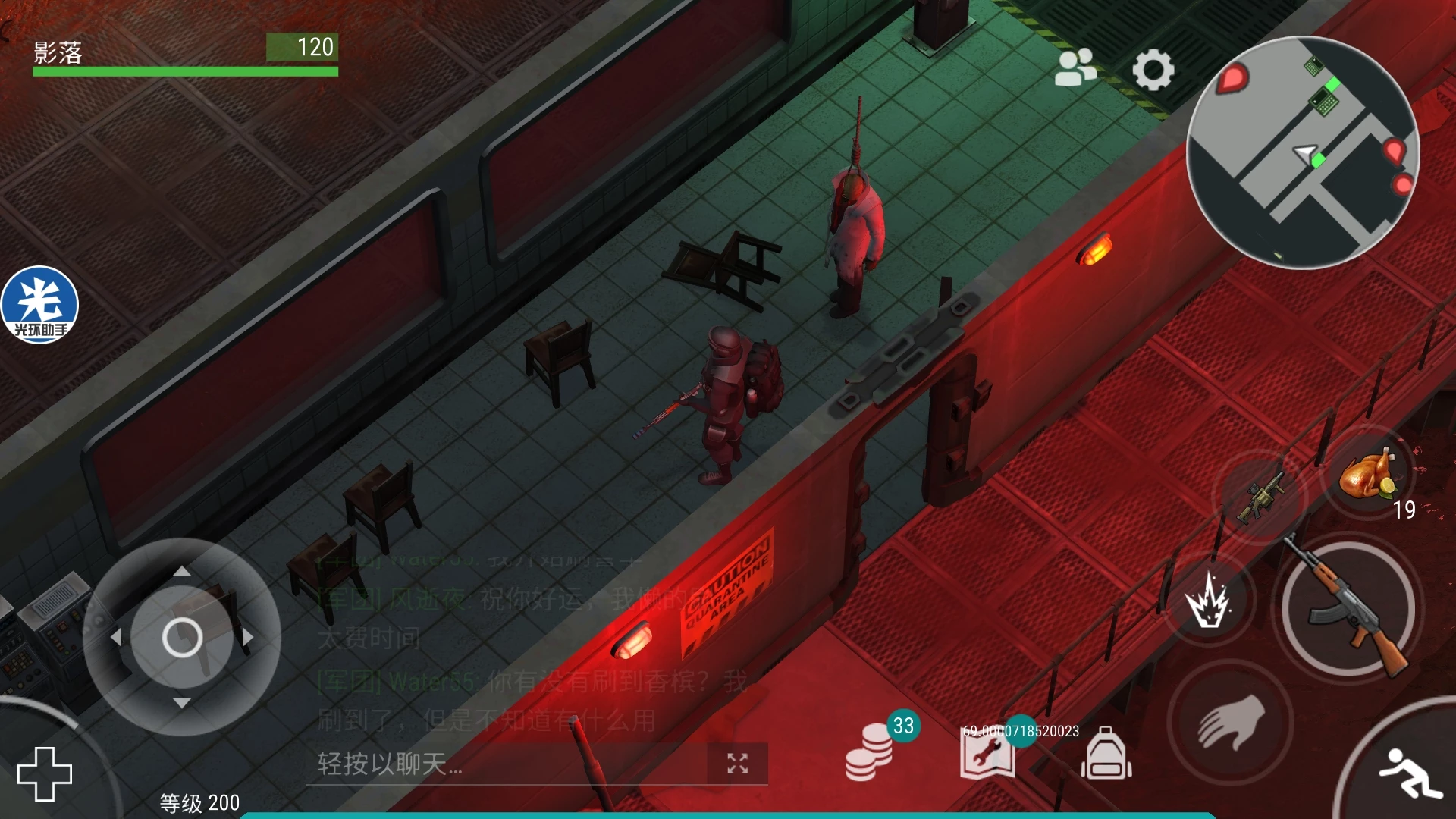Expand the chat window
The width and height of the screenshot is (1456, 819).
737,764
